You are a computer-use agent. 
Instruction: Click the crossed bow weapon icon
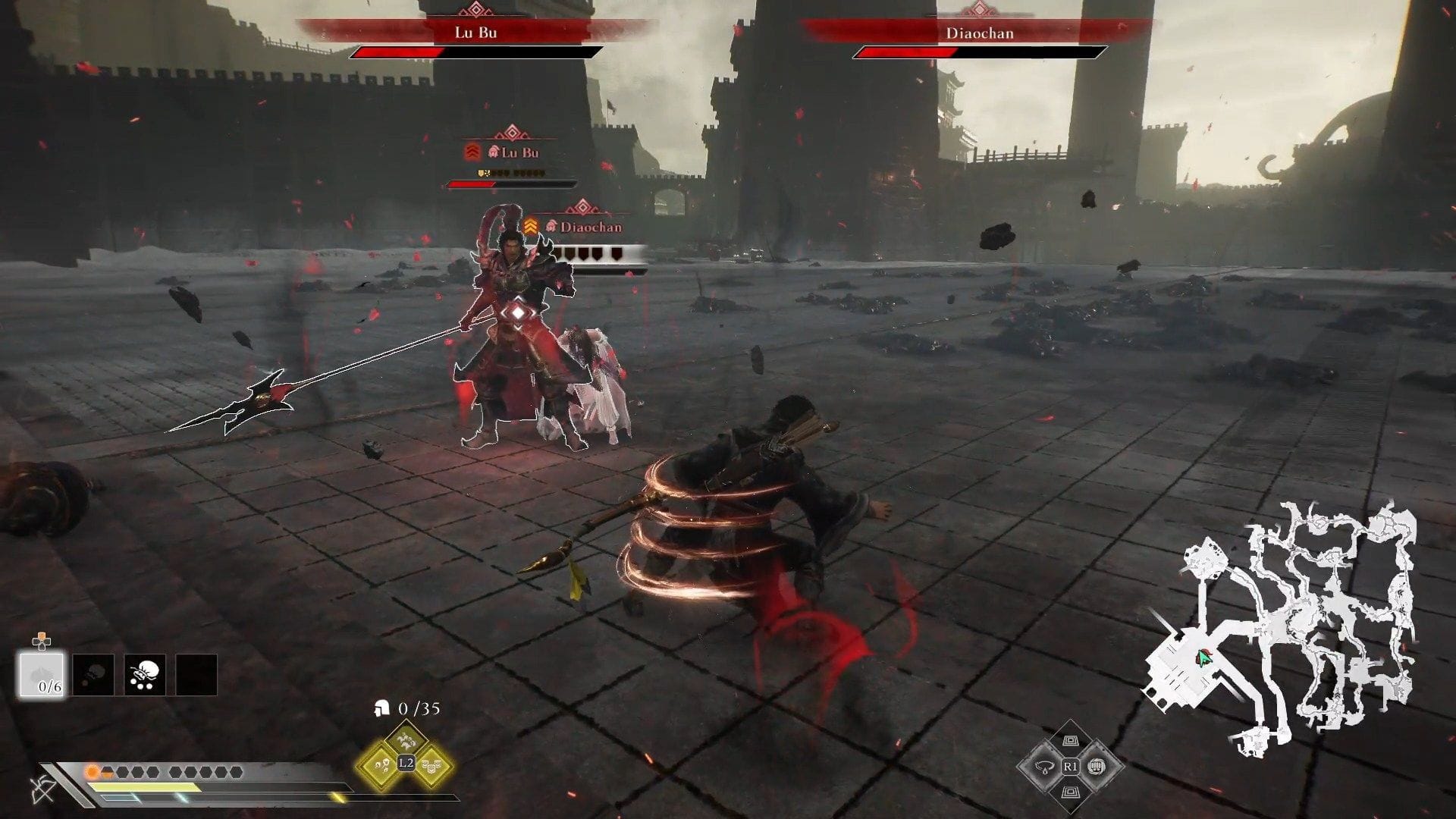(42, 789)
